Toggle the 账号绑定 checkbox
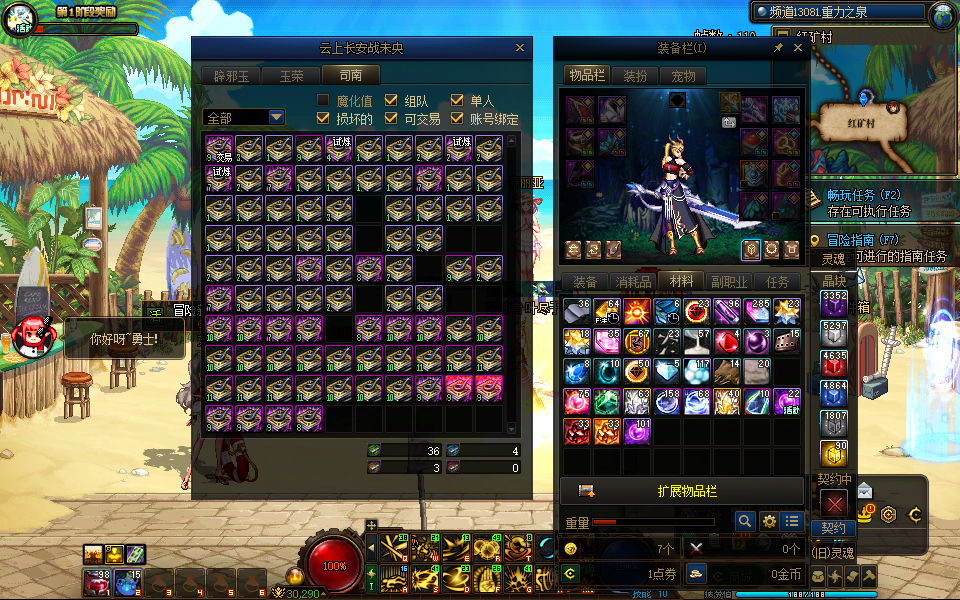Screen dimensions: 960x600 click(x=457, y=118)
